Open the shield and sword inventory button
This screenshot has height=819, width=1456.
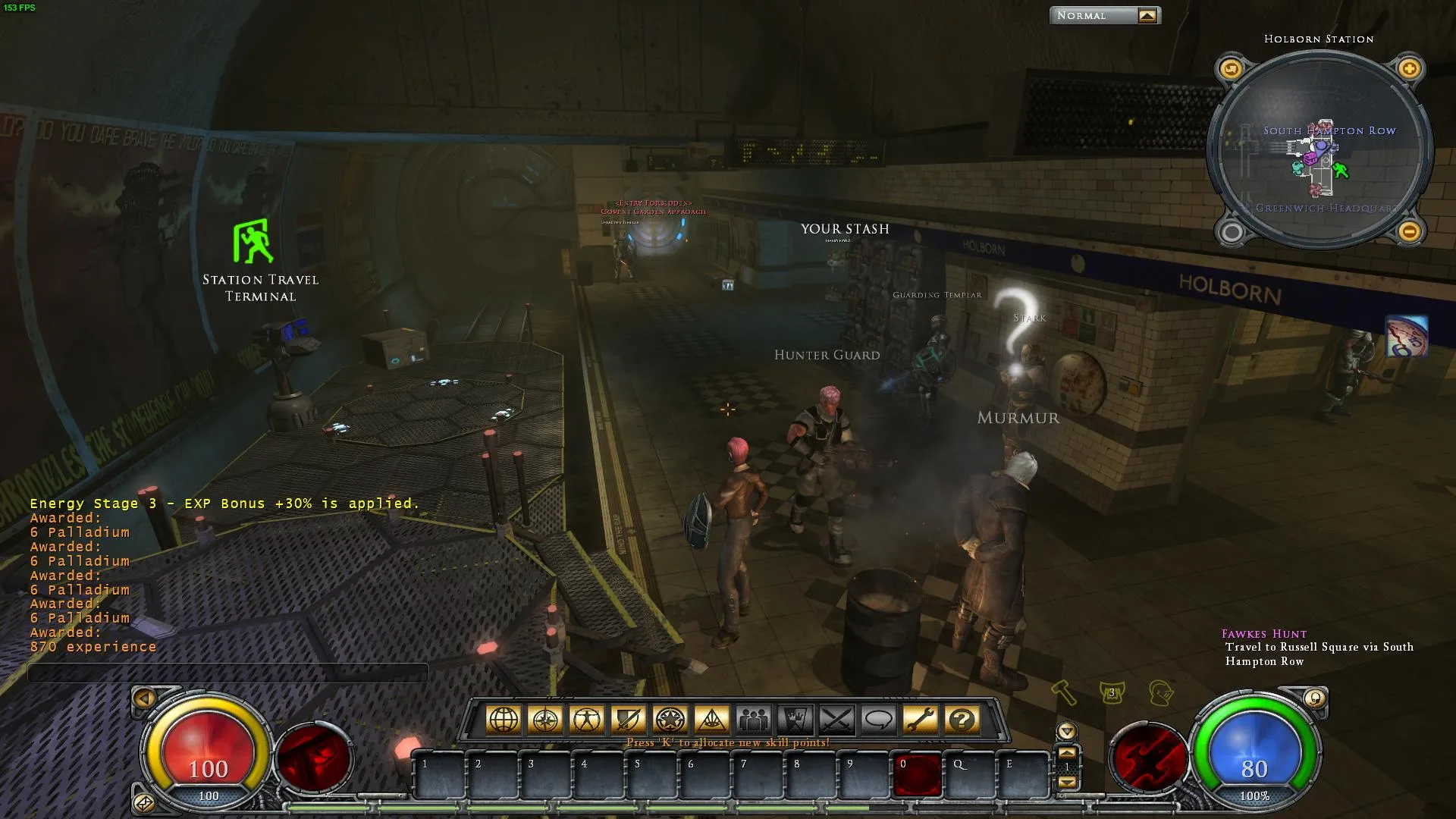tap(629, 719)
